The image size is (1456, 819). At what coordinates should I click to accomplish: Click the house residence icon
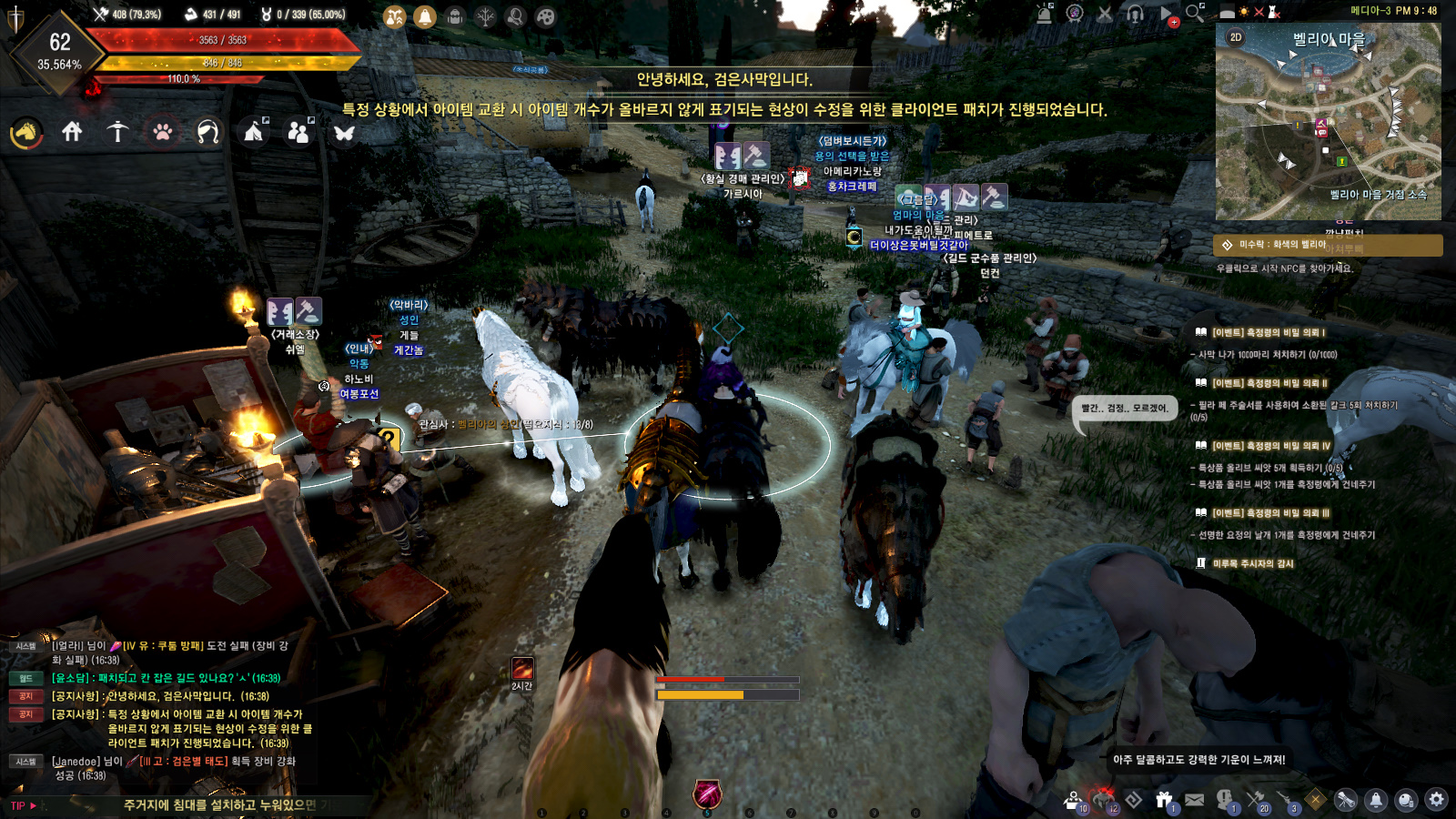(x=72, y=132)
